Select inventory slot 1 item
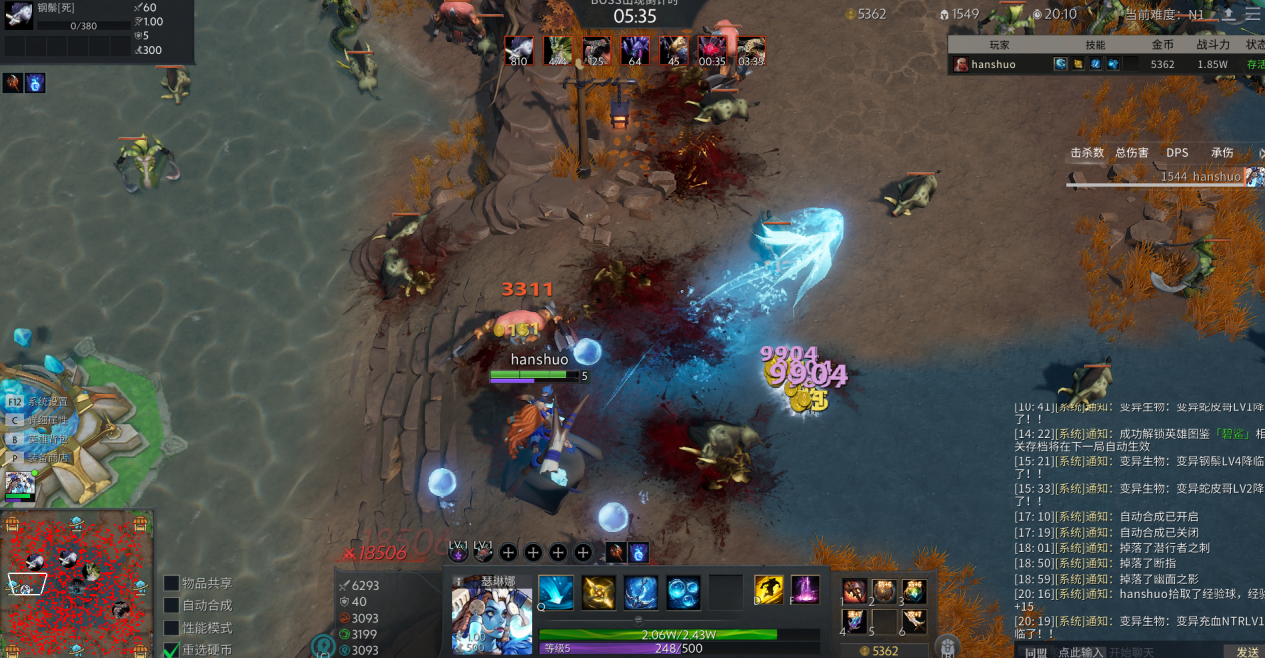This screenshot has height=658, width=1265. (855, 590)
